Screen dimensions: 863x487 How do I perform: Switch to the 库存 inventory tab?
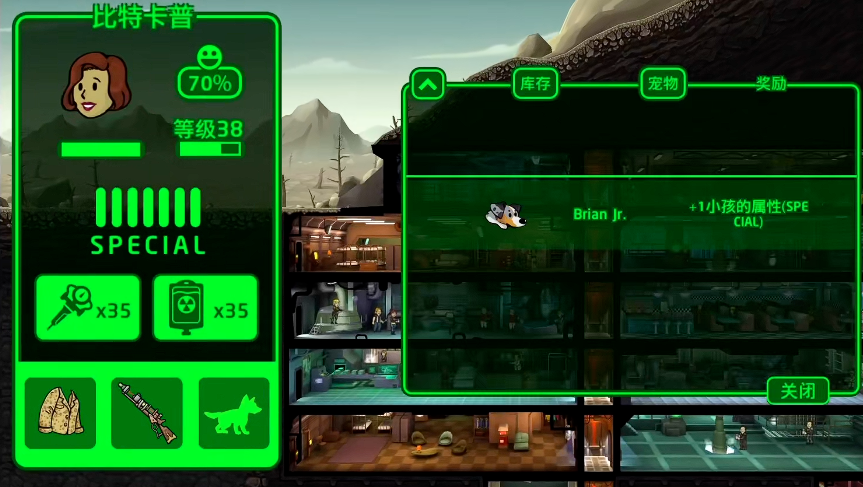pyautogui.click(x=535, y=84)
